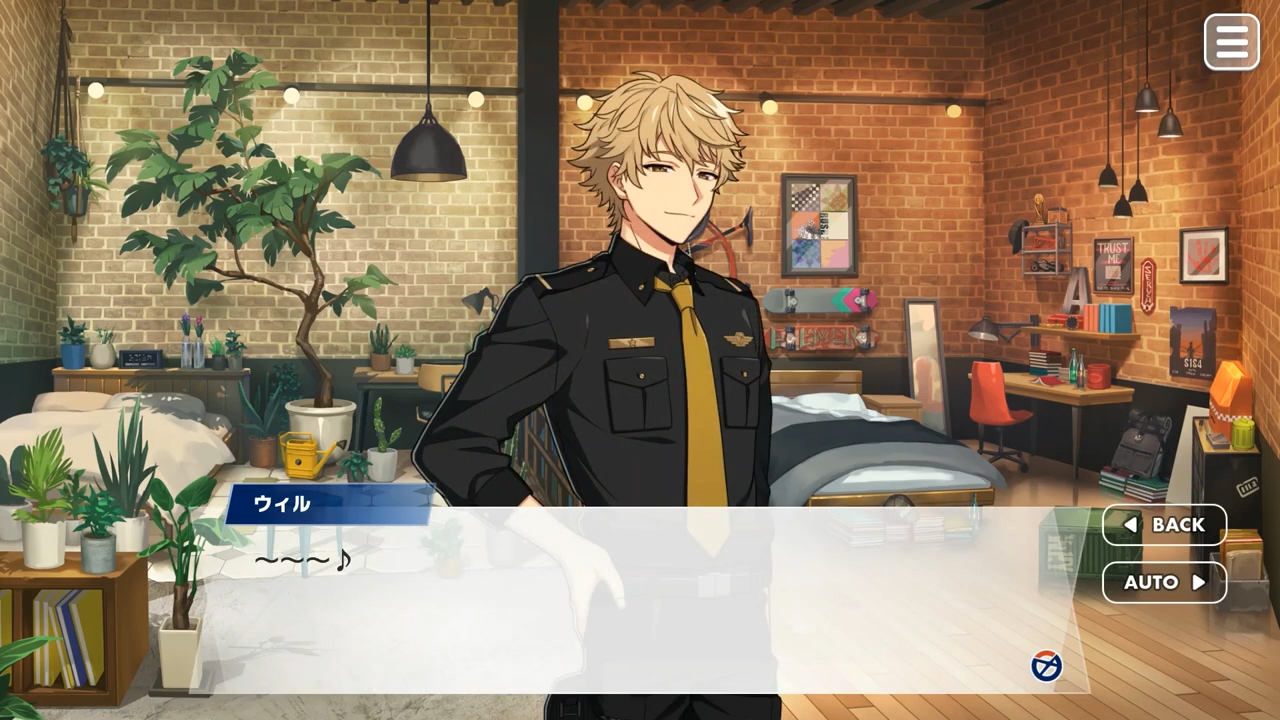The height and width of the screenshot is (720, 1280).
Task: Click the BACK button
Action: (1164, 525)
